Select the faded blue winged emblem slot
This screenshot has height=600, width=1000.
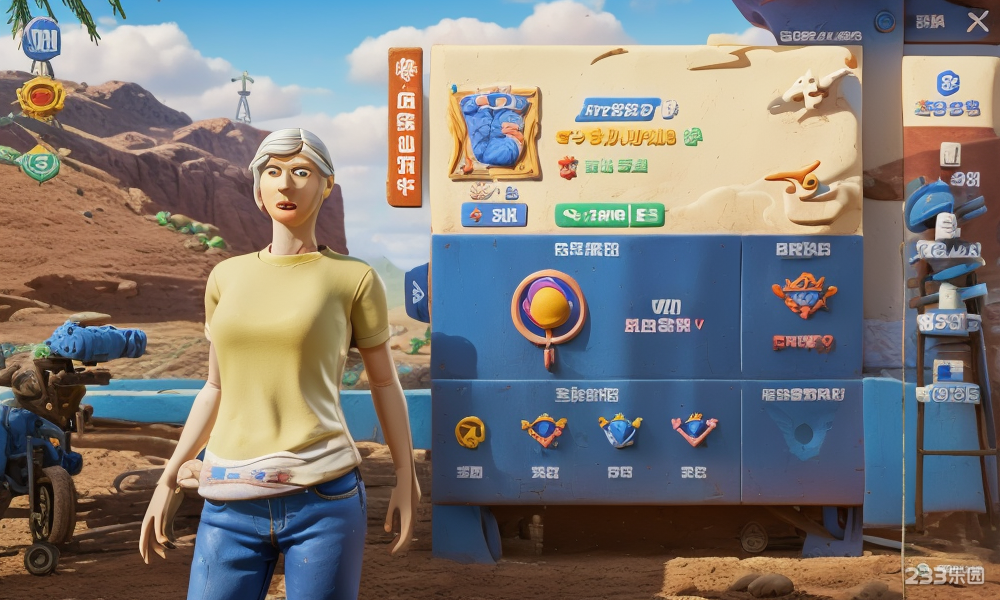tap(802, 433)
